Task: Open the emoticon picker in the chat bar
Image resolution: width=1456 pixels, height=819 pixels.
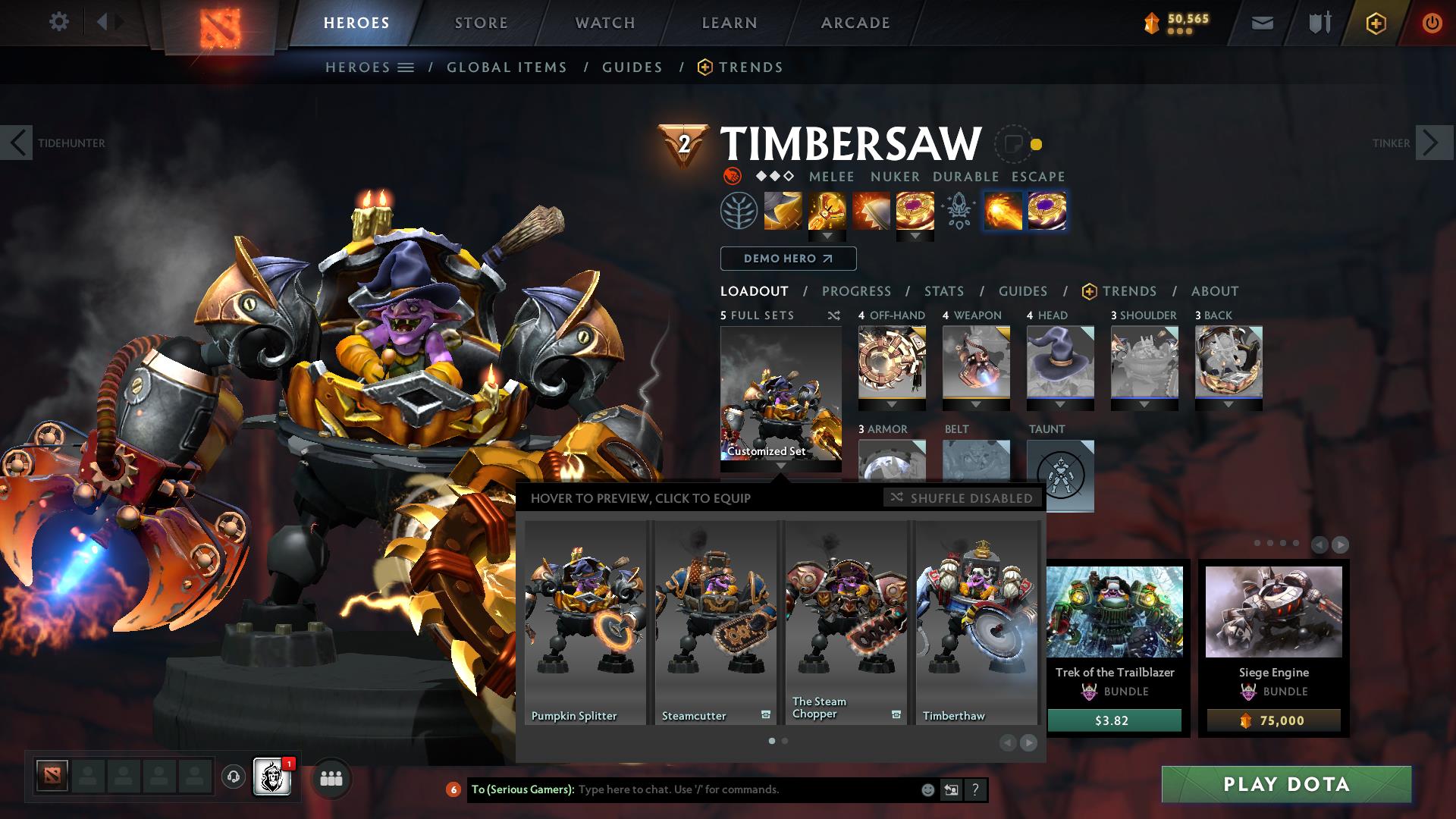Action: click(927, 789)
